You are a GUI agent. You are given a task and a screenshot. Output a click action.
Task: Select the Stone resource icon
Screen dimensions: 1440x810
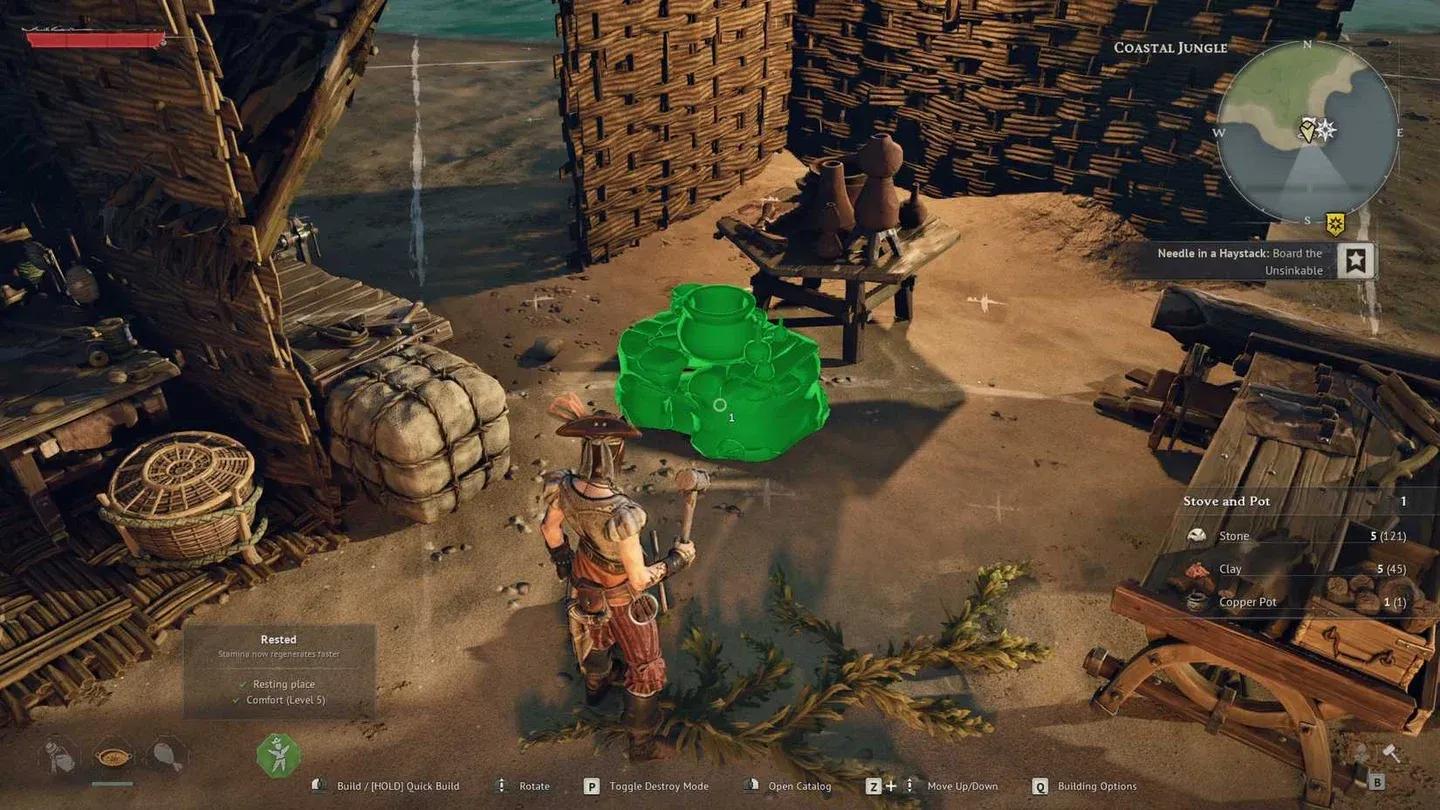[x=1196, y=535]
